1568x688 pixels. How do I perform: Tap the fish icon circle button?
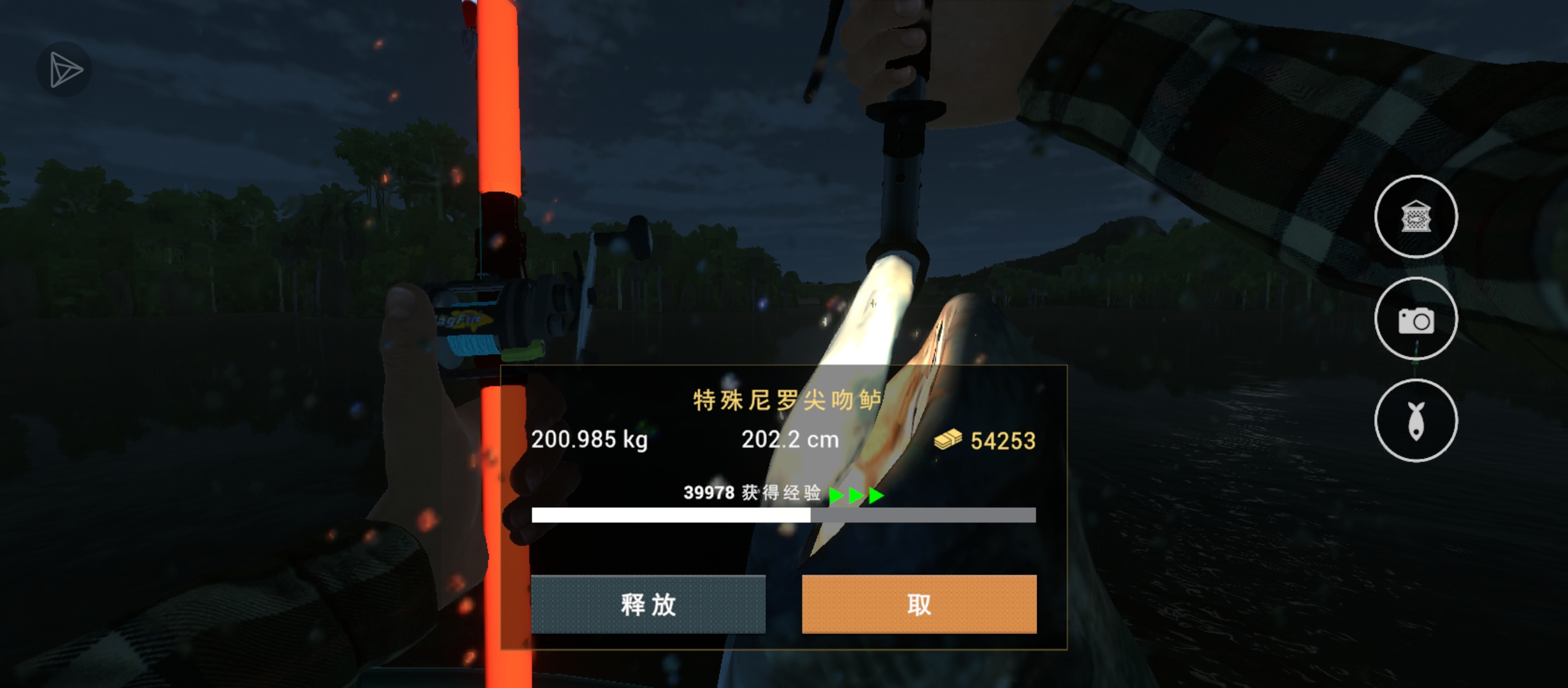click(x=1416, y=420)
